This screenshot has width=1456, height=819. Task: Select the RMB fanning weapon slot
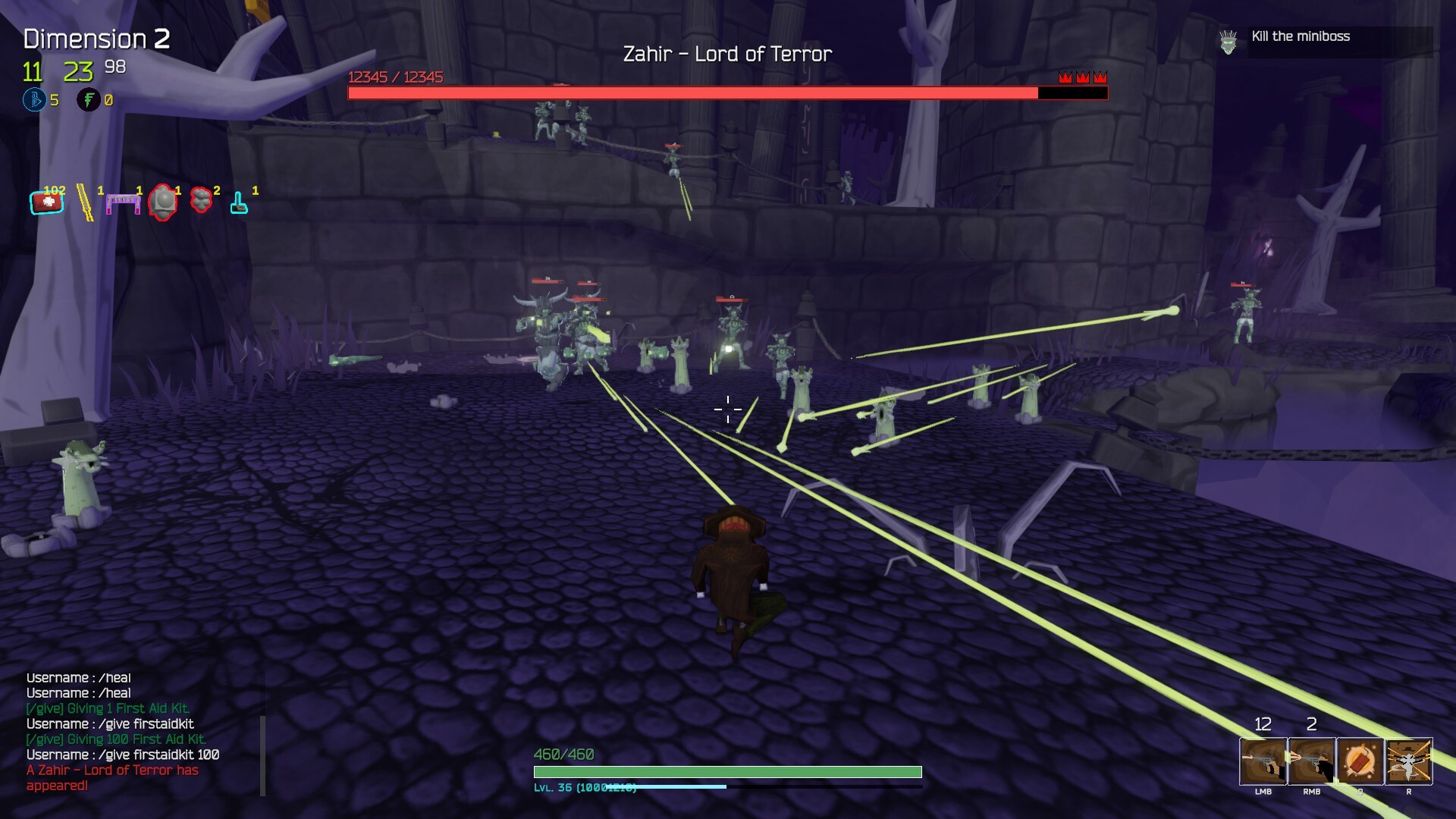[x=1312, y=762]
